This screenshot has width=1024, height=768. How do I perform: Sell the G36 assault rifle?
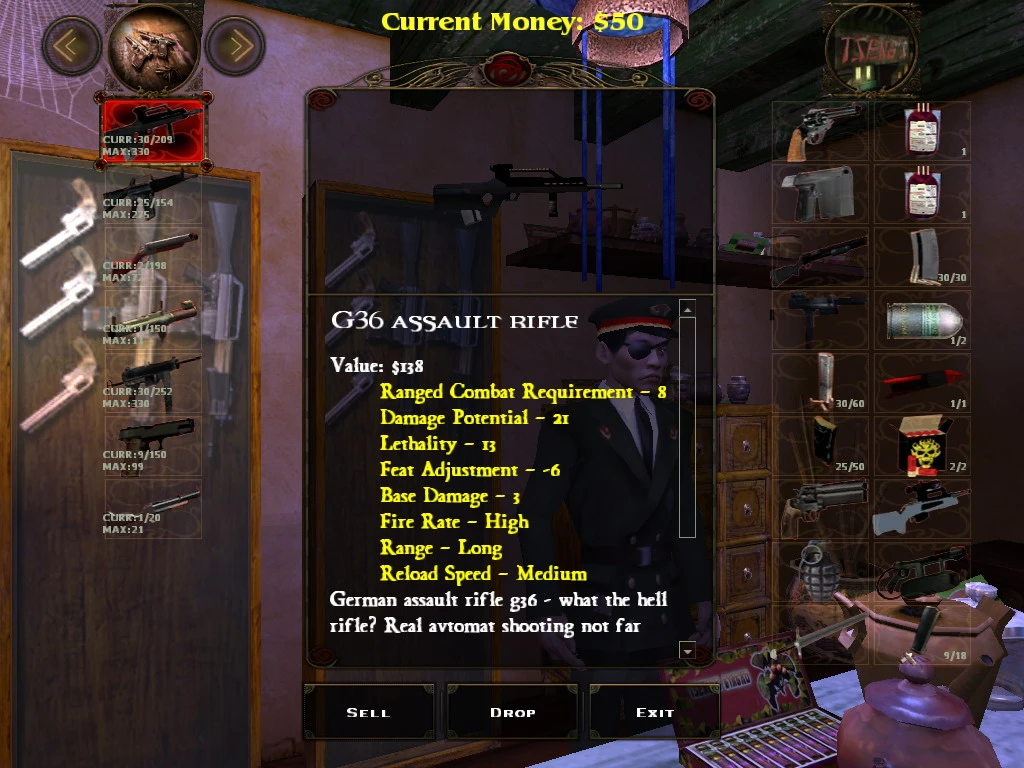[368, 712]
